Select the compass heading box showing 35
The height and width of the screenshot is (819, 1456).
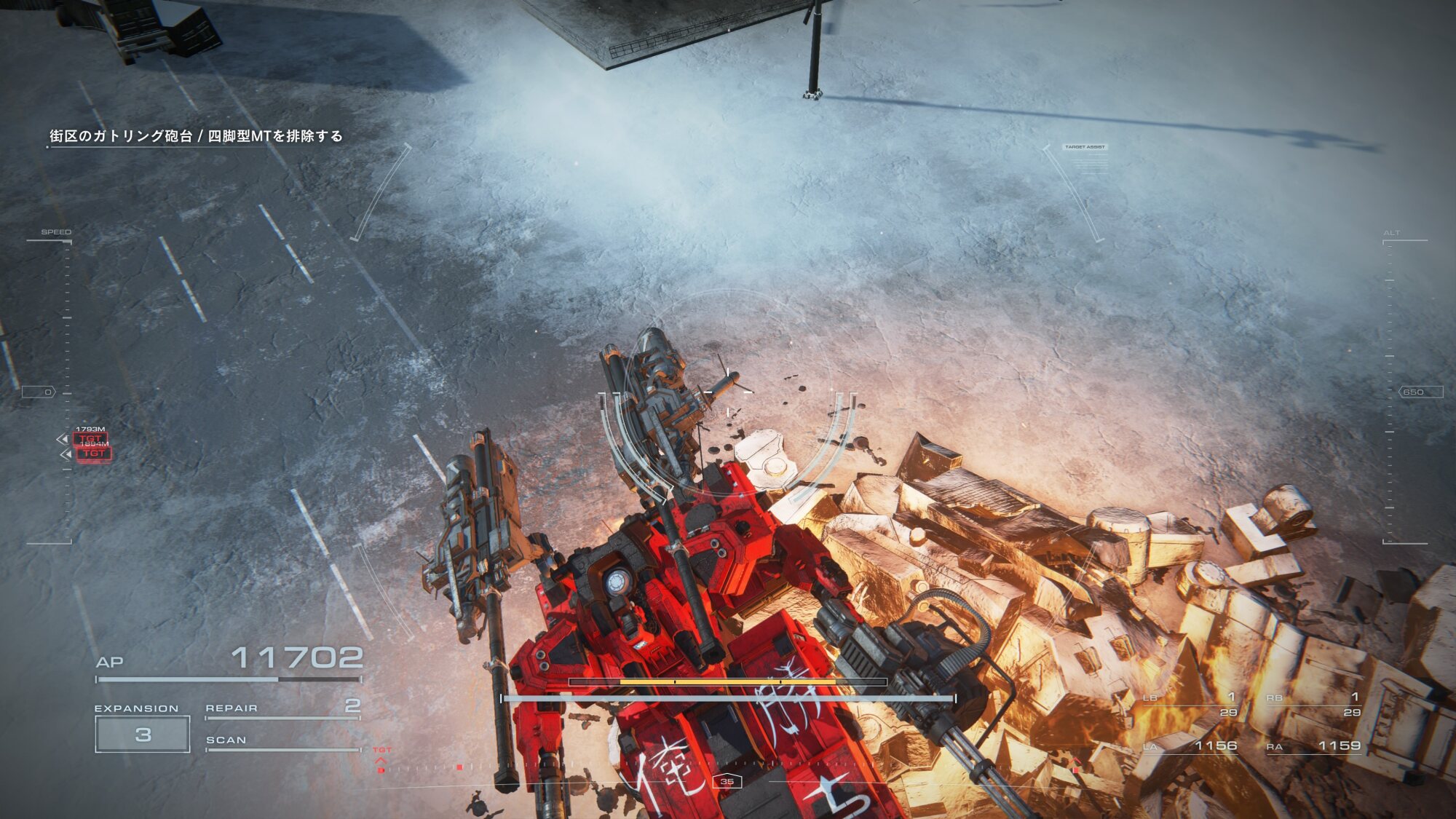tap(727, 781)
